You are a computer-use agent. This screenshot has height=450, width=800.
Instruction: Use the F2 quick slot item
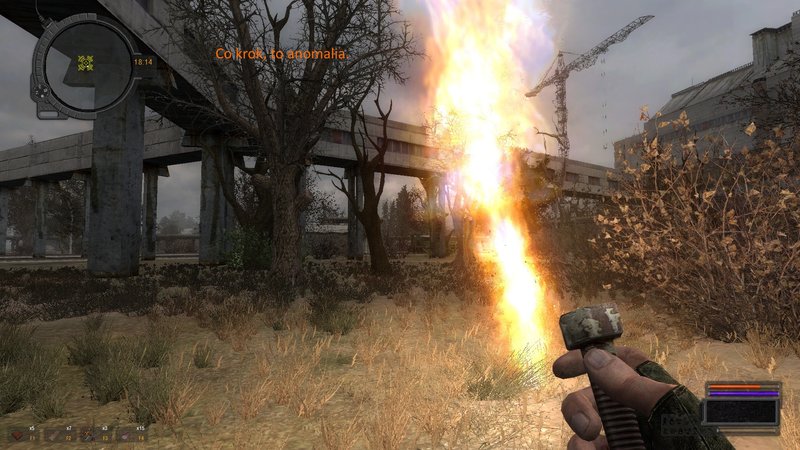tap(56, 435)
